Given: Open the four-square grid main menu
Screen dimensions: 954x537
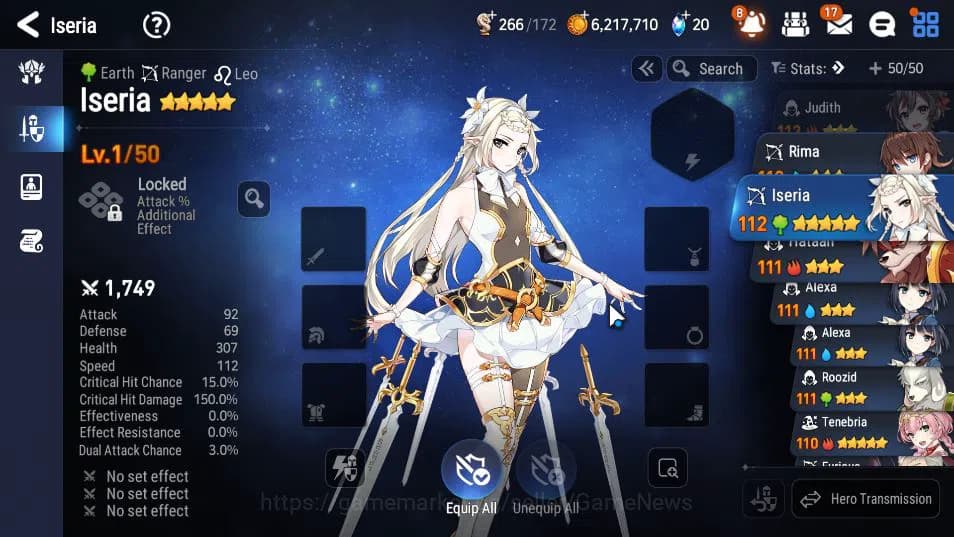Looking at the screenshot, I should [925, 24].
